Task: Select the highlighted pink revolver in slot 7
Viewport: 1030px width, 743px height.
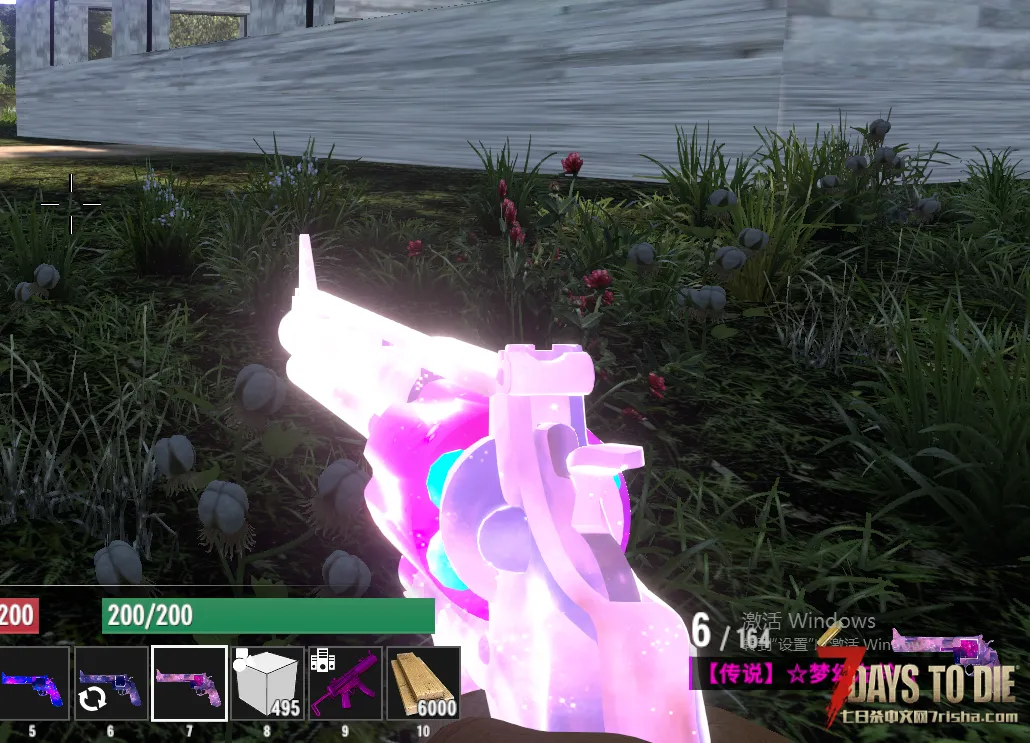Action: 189,684
